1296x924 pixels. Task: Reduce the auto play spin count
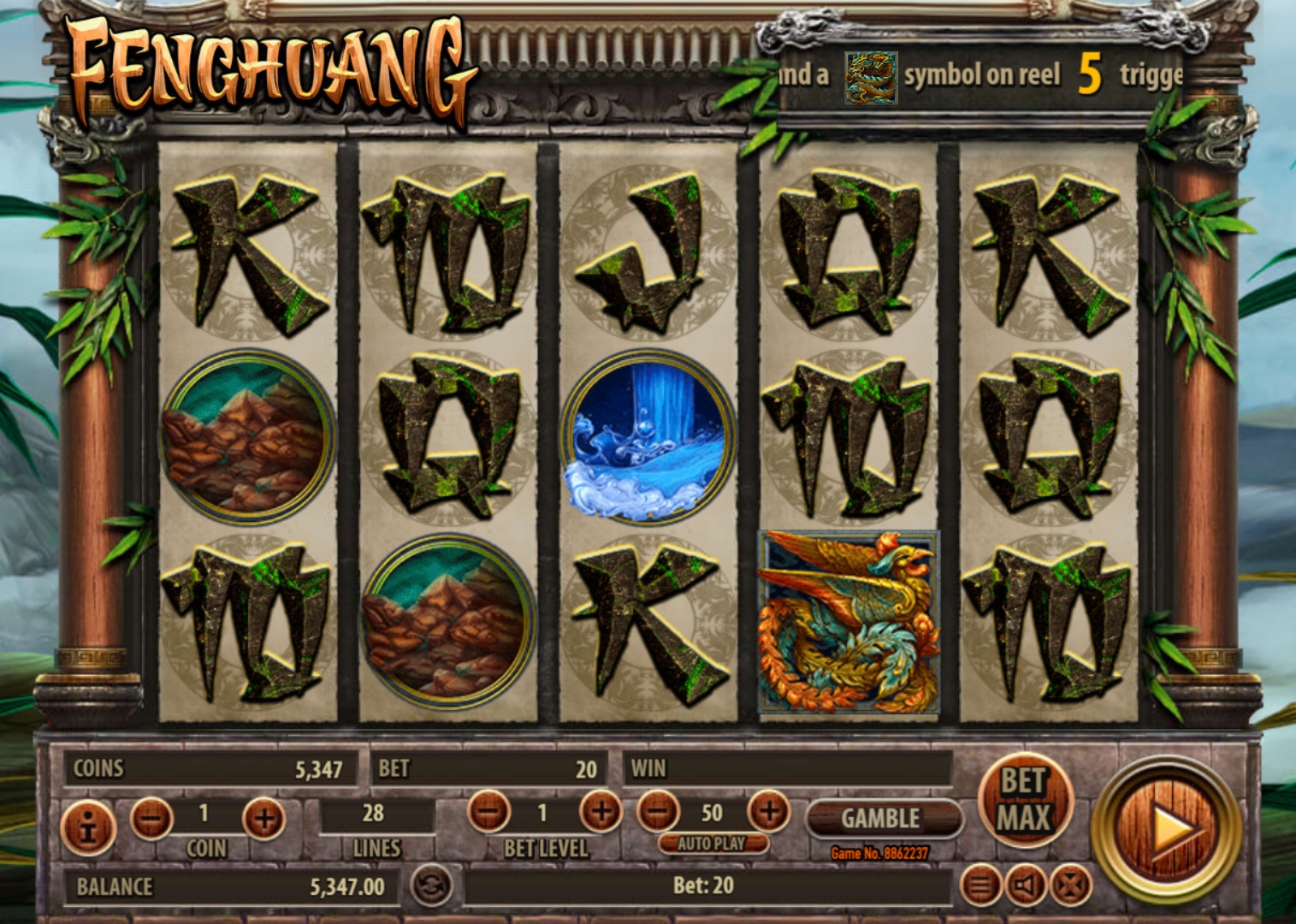coord(658,811)
